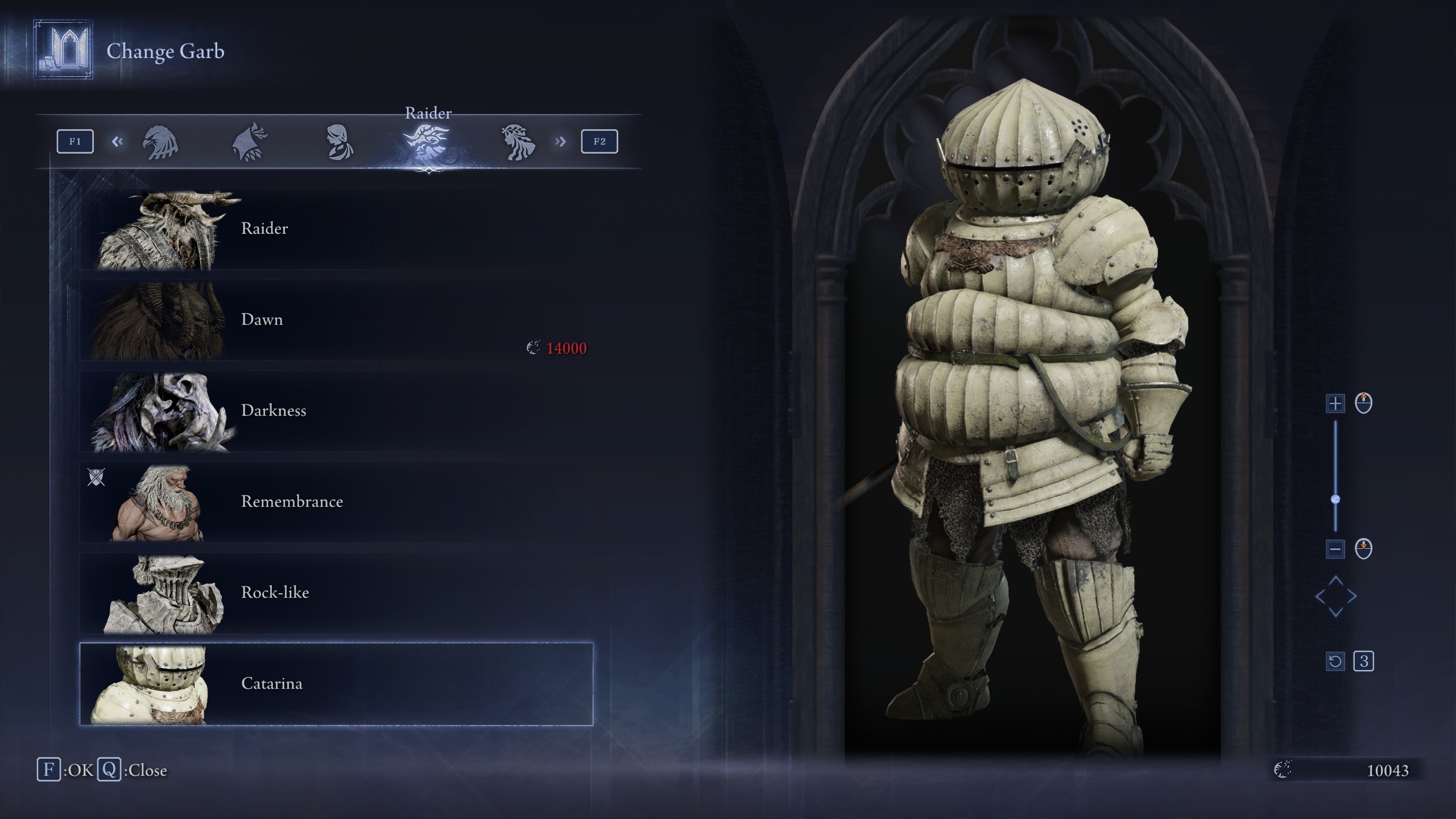Choose the Dawn garb costing 14000
1456x819 pixels.
pyautogui.click(x=336, y=320)
